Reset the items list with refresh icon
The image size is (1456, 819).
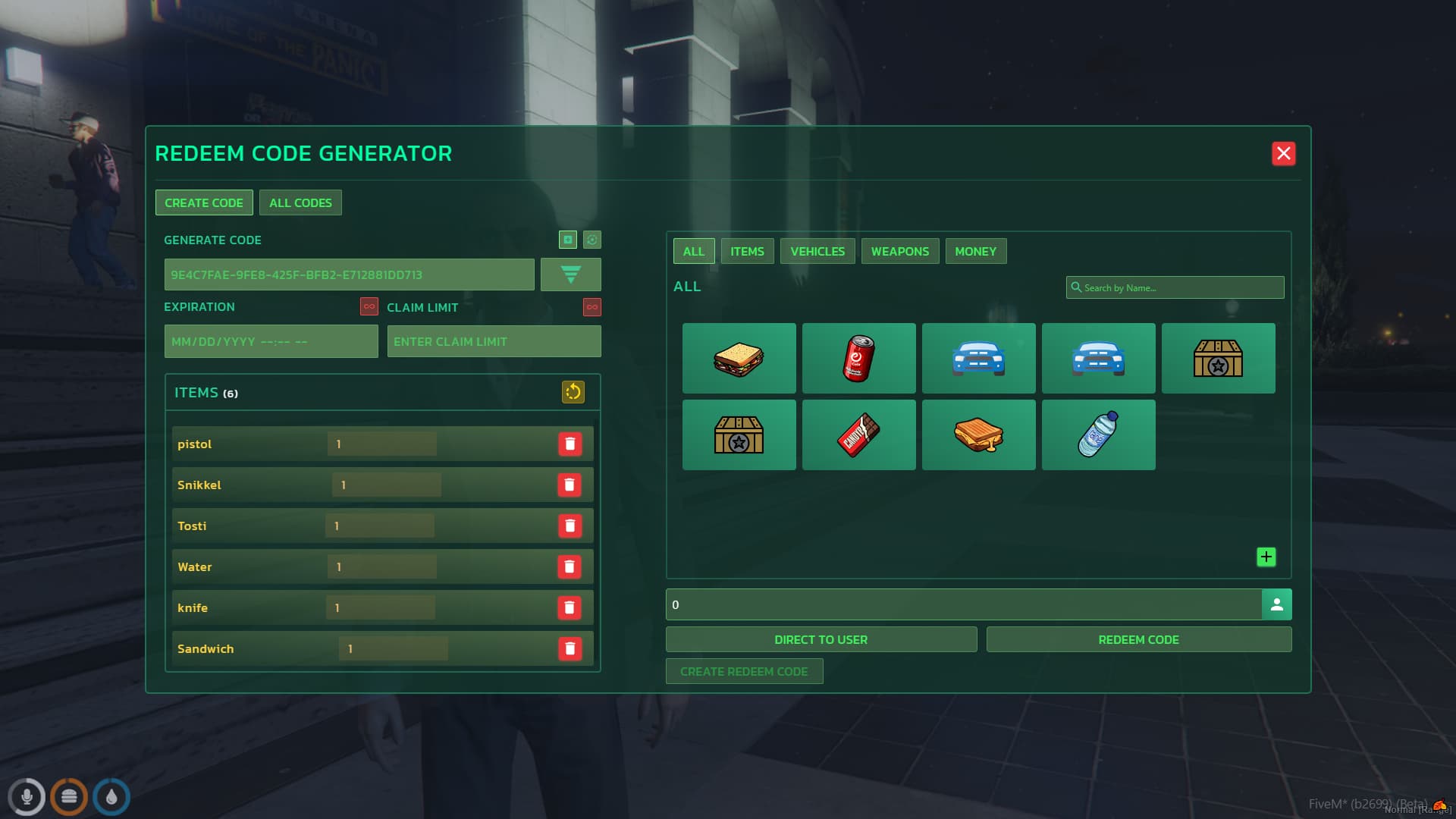click(x=573, y=392)
